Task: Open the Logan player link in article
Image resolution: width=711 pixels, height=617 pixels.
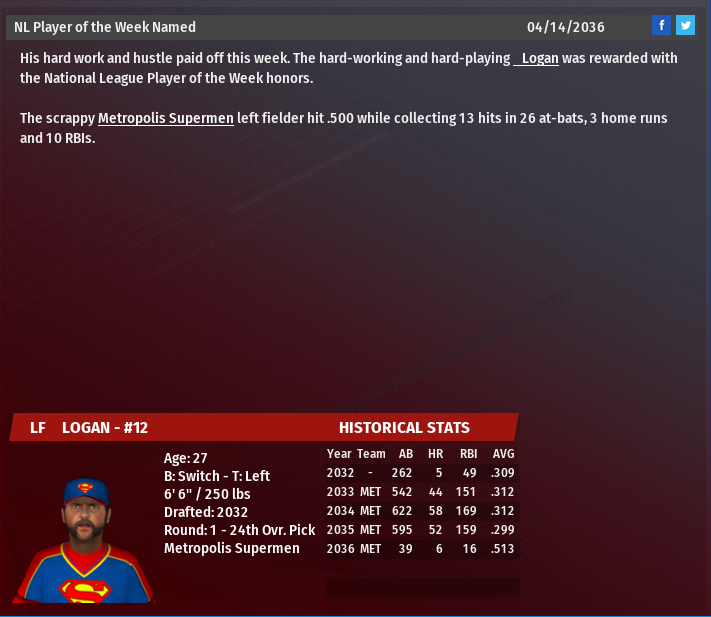Action: pyautogui.click(x=537, y=59)
